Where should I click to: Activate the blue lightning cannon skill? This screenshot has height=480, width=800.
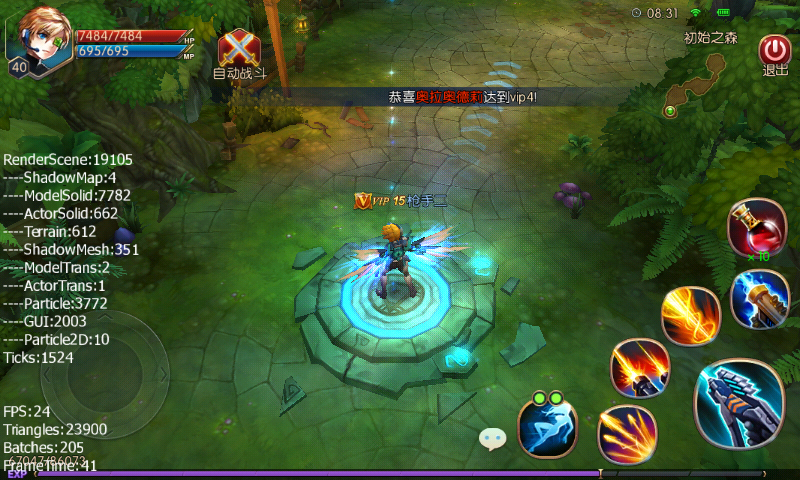coord(759,299)
